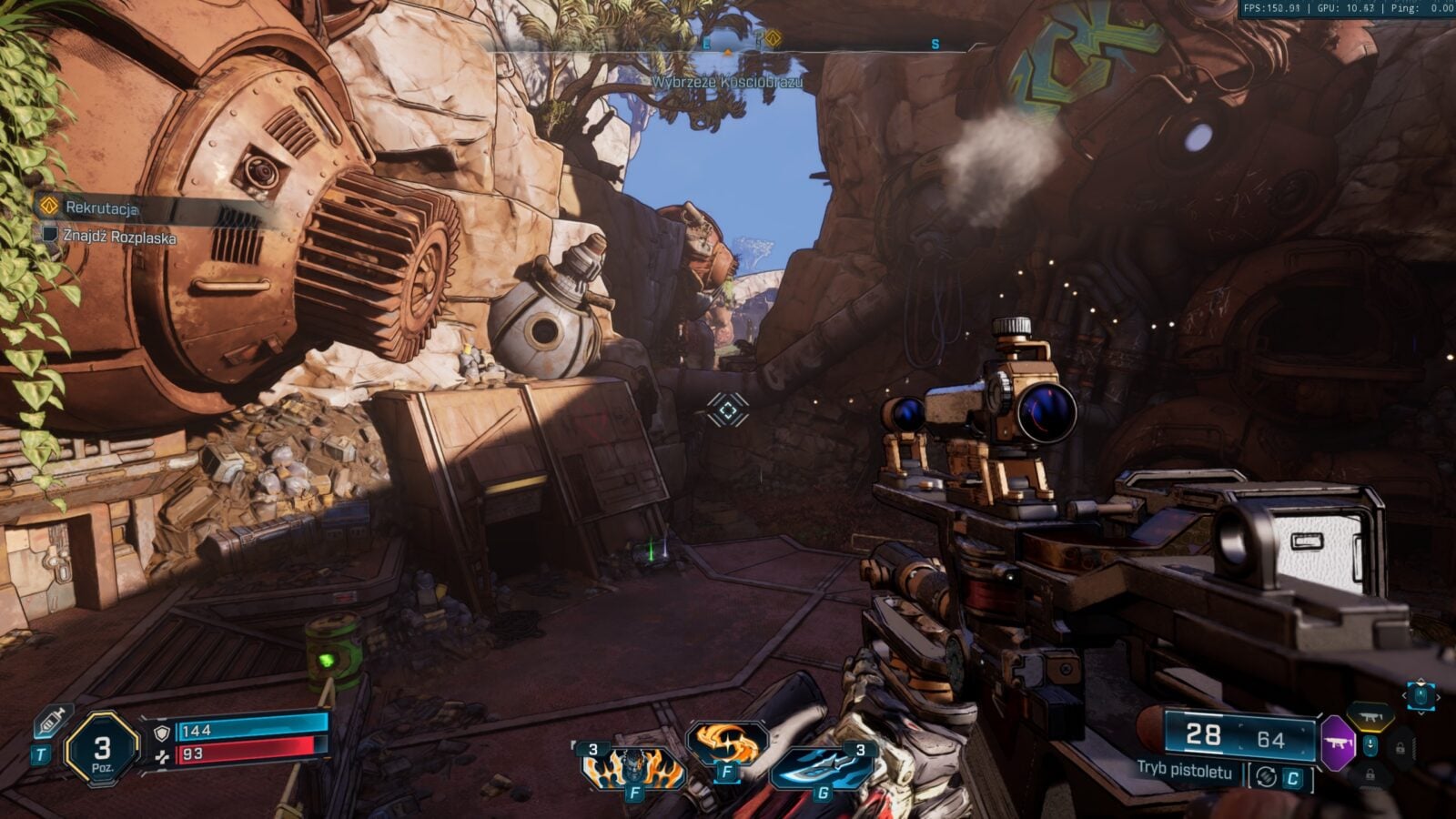Open the level 3 character badge

(x=102, y=749)
